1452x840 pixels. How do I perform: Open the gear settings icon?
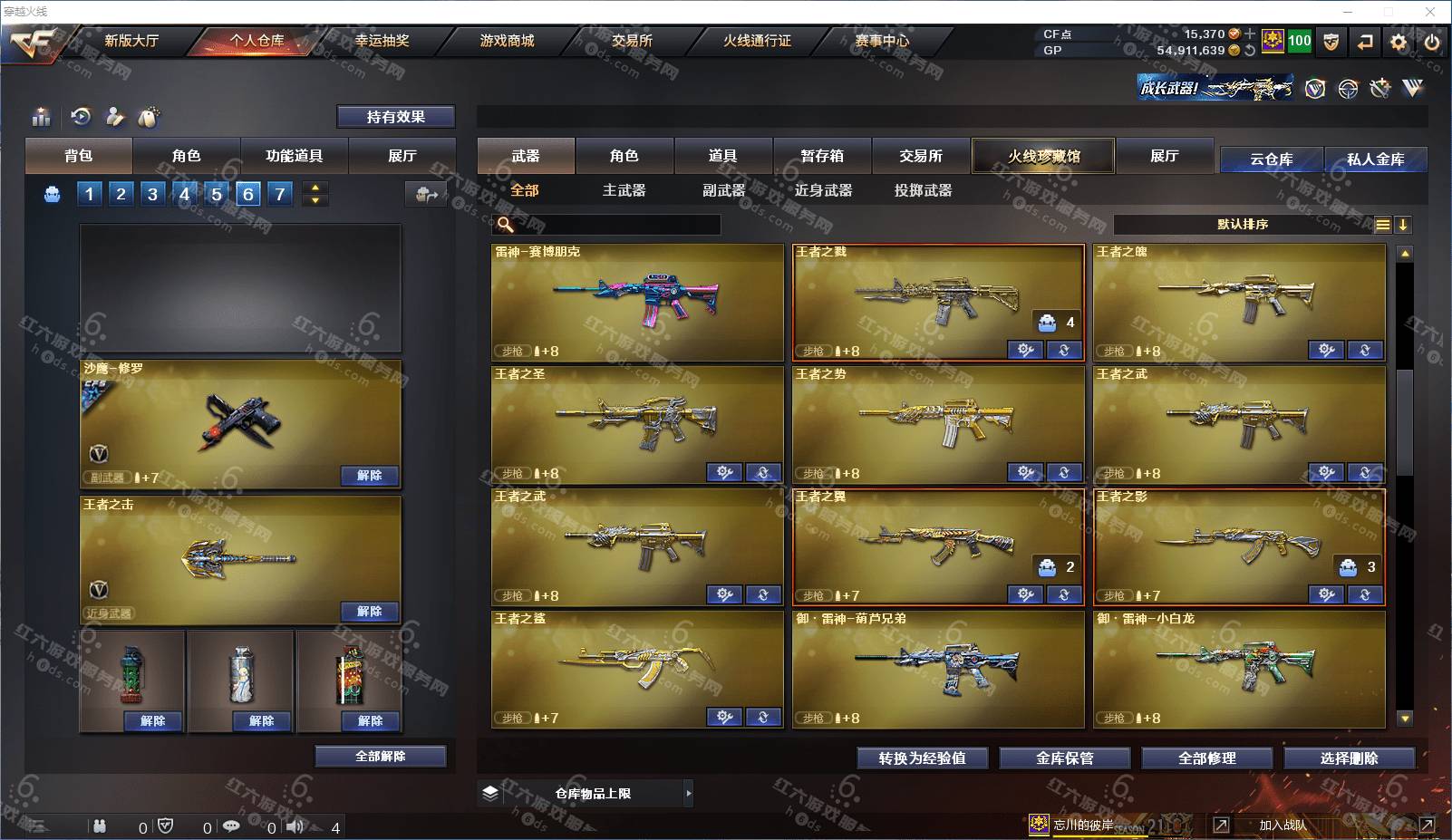(x=1399, y=42)
